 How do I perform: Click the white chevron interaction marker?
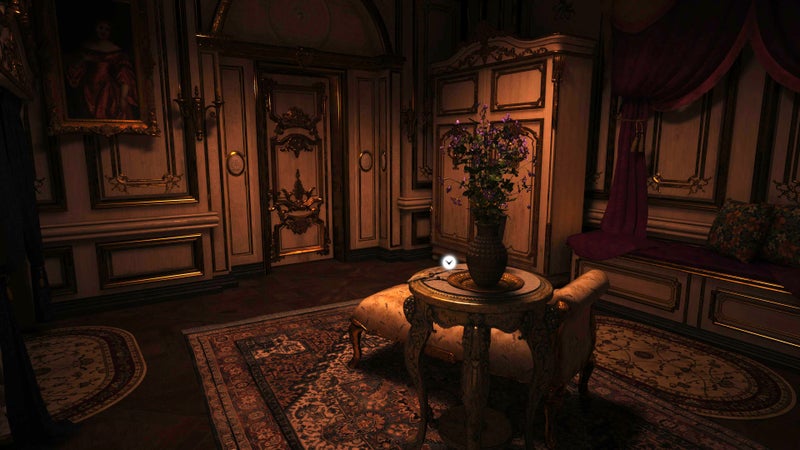tap(449, 262)
